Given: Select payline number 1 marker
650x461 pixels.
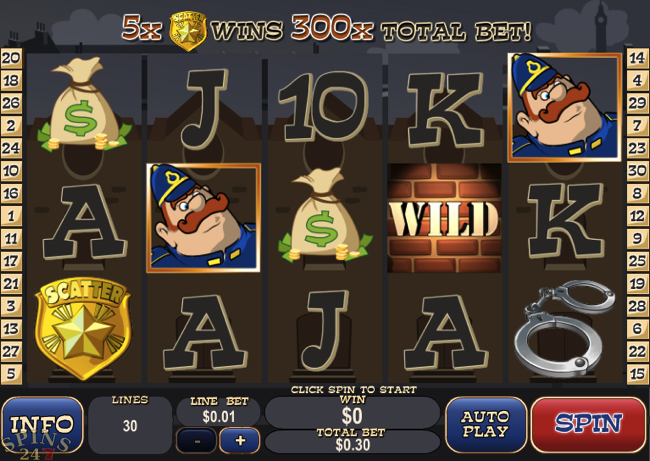Looking at the screenshot, I should (12, 215).
